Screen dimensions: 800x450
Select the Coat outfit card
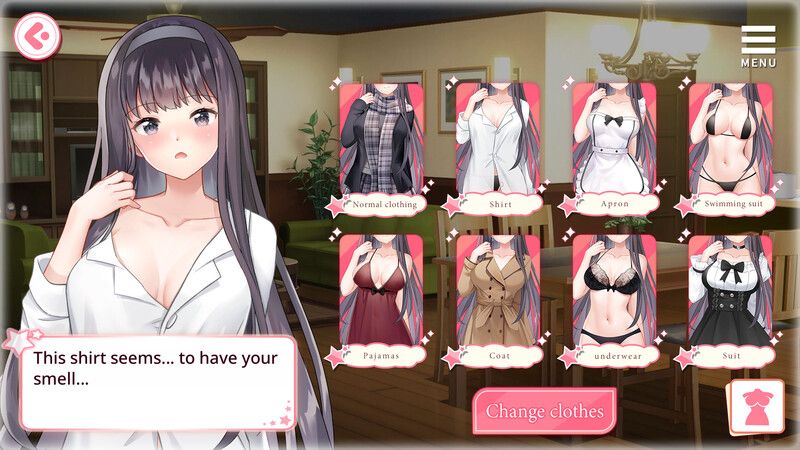point(497,297)
